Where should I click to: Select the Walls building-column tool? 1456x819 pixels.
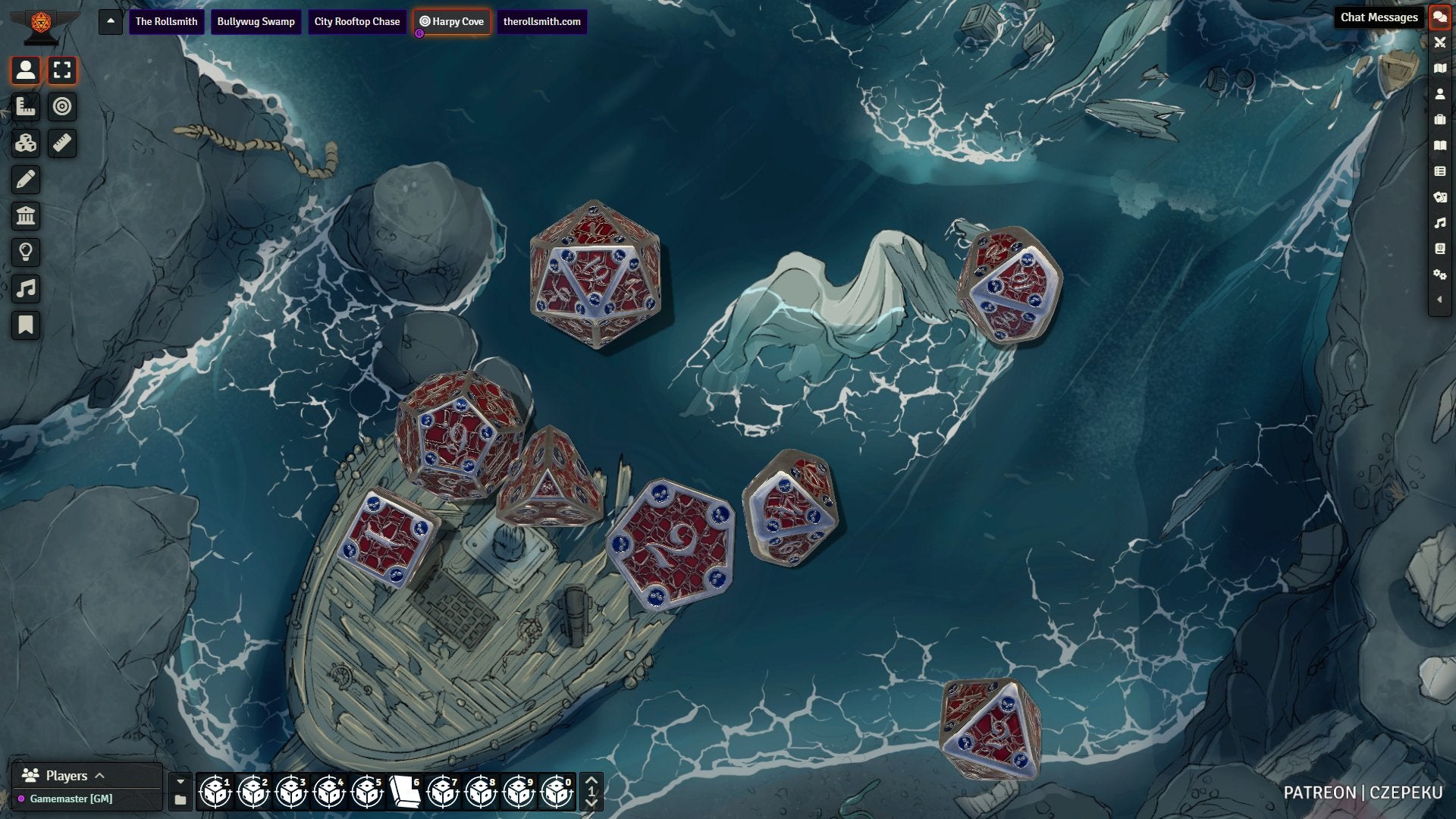coord(26,216)
